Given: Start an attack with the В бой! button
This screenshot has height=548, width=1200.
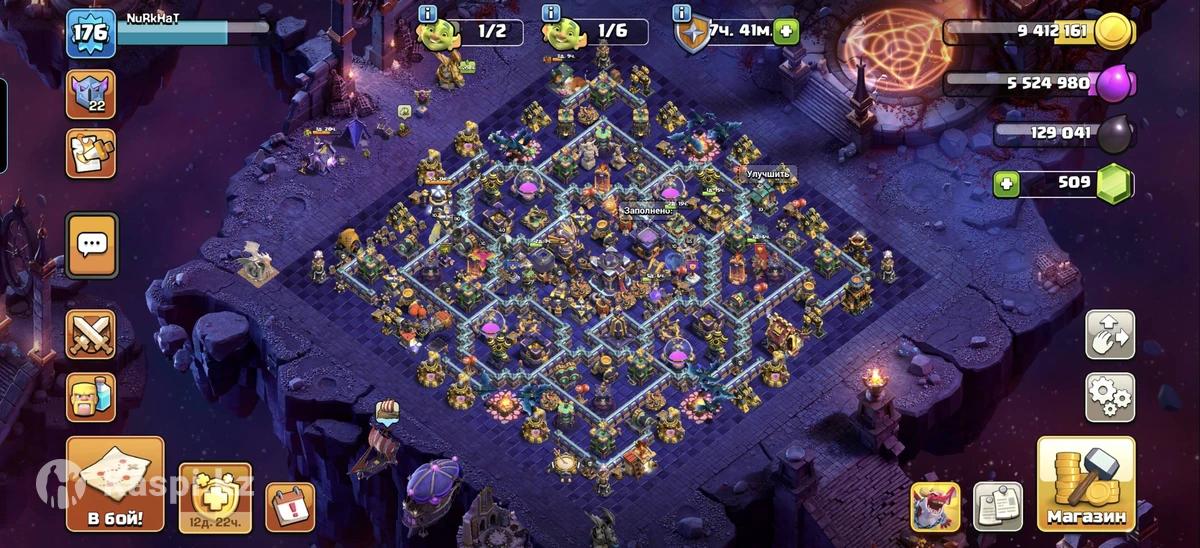Looking at the screenshot, I should coord(115,484).
